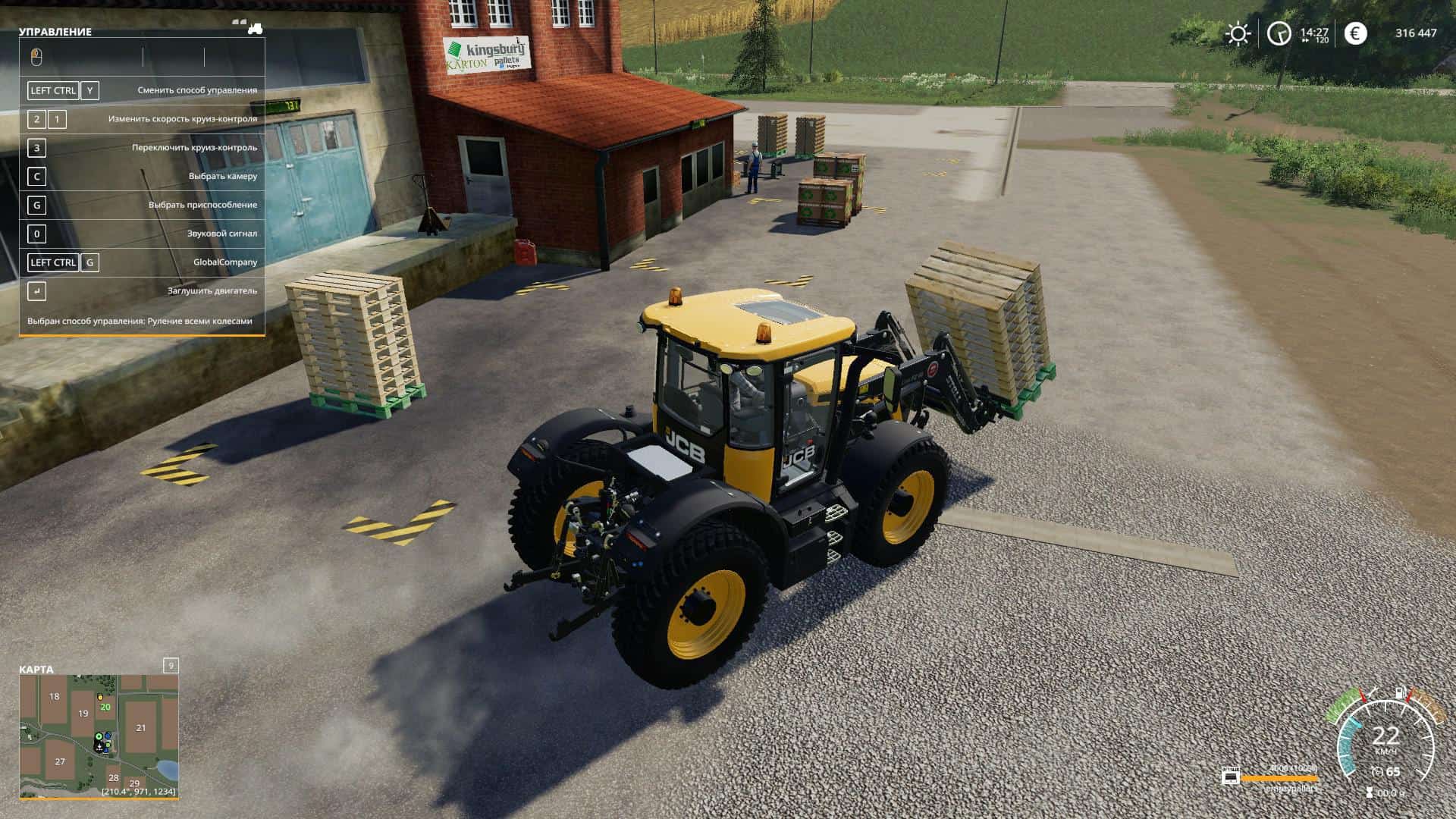The height and width of the screenshot is (819, 1456).
Task: Click the hourglass operating-time icon
Action: pyautogui.click(x=1370, y=792)
